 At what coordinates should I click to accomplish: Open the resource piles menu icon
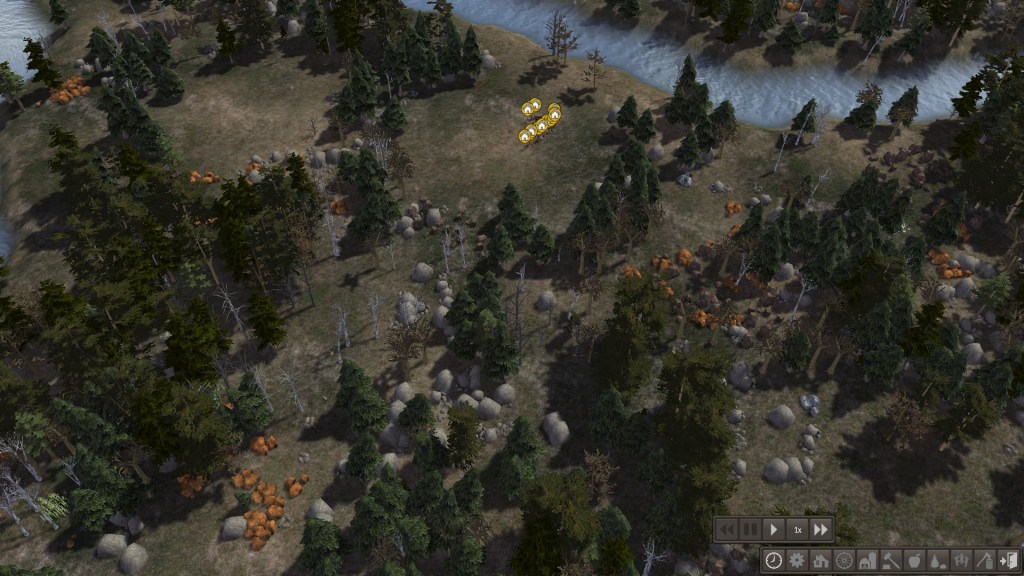[x=938, y=560]
